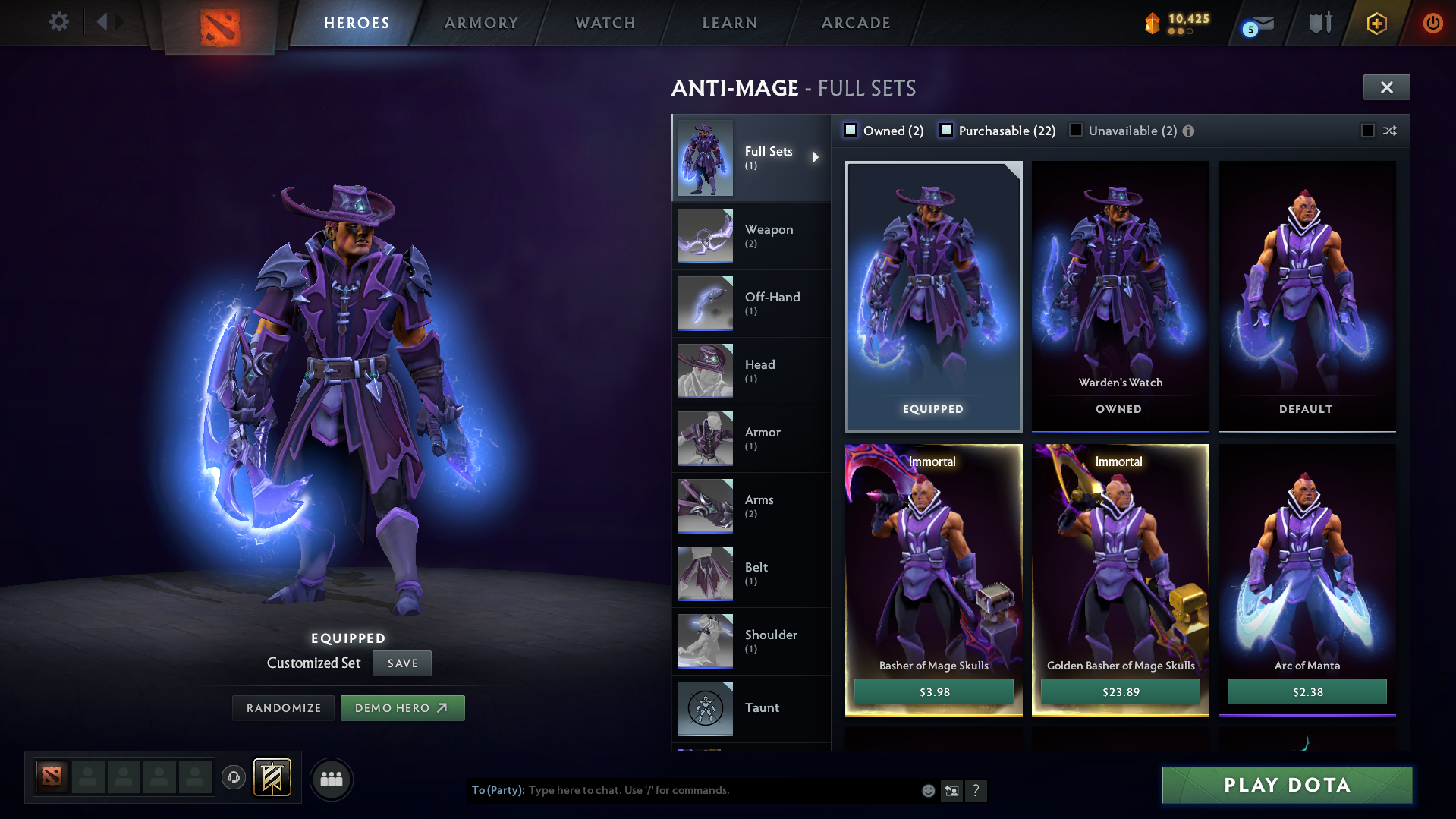Open the settings gear icon
1456x819 pixels.
coord(59,21)
